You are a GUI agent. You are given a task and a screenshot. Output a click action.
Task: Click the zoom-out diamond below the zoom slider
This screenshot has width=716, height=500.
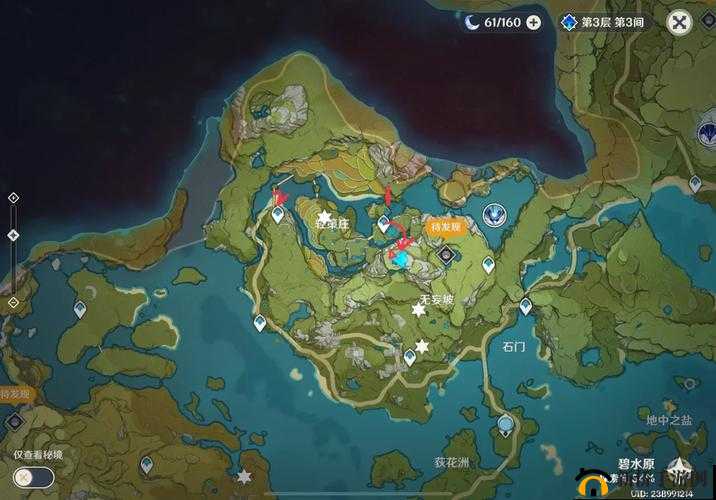(x=13, y=302)
